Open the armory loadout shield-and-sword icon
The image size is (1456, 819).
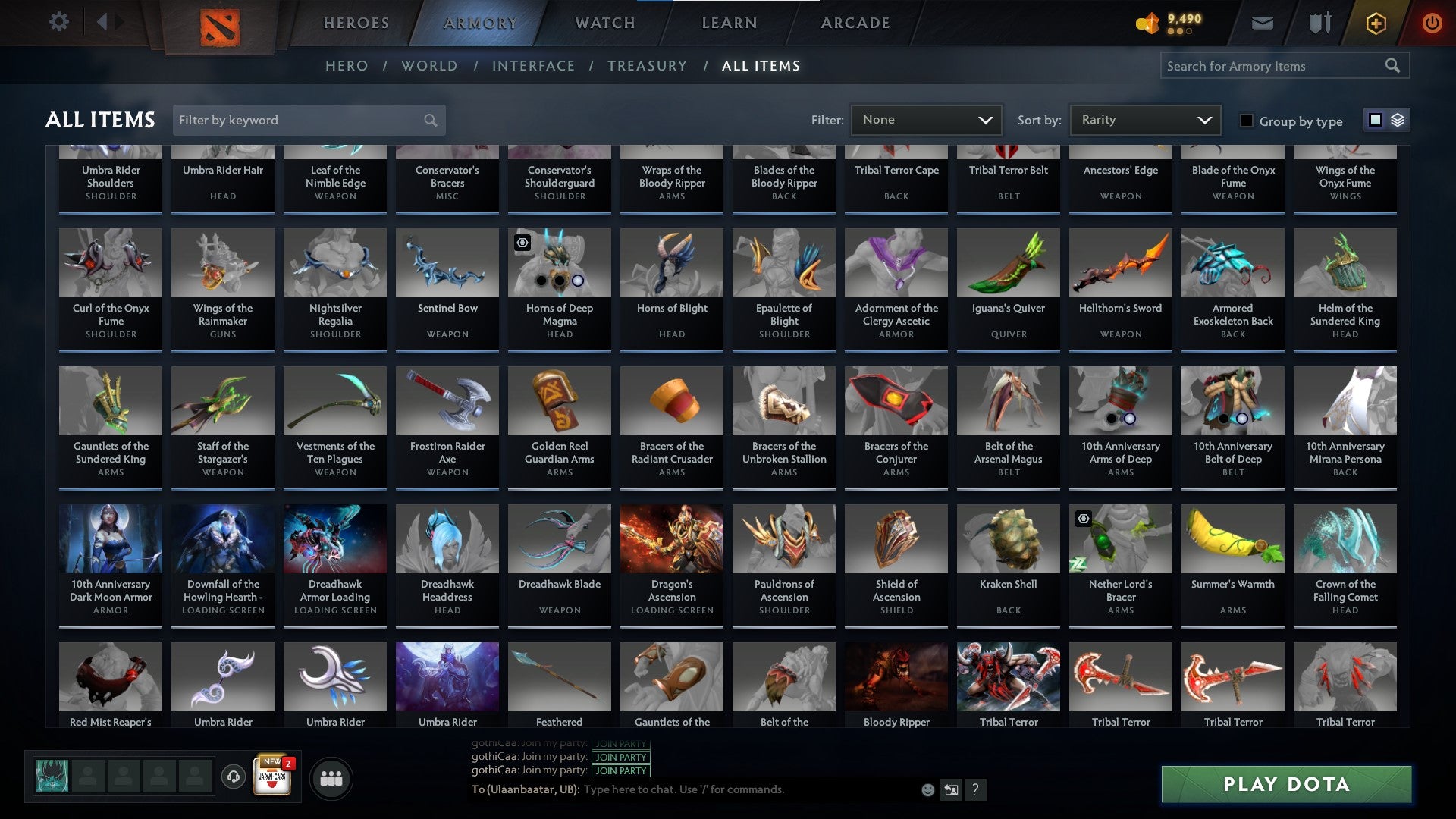tap(1319, 22)
